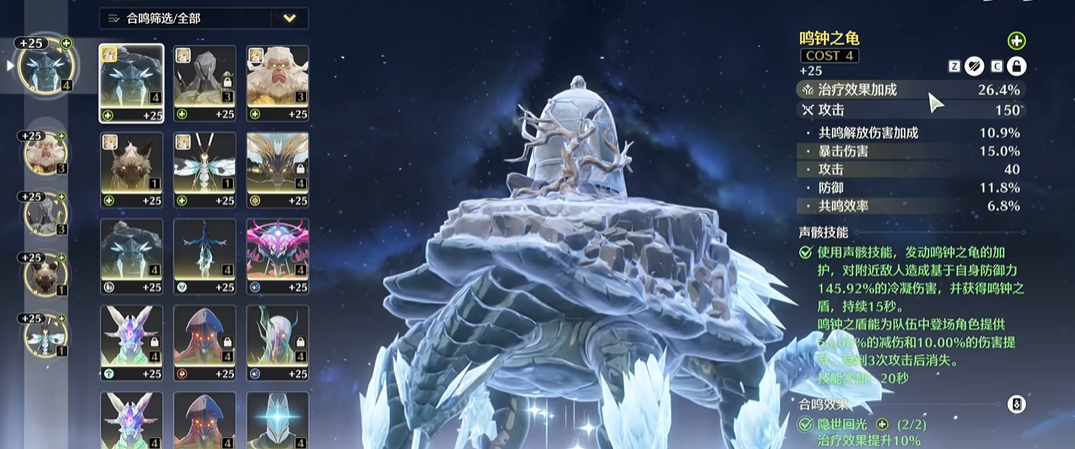Image resolution: width=1075 pixels, height=449 pixels.
Task: Choose the grey hooded cost 3 echo in the grid
Action: 205,76
